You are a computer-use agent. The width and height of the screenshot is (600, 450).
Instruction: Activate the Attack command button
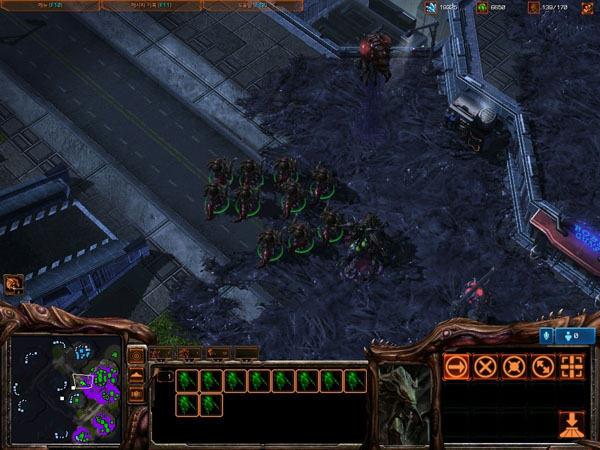click(x=572, y=366)
